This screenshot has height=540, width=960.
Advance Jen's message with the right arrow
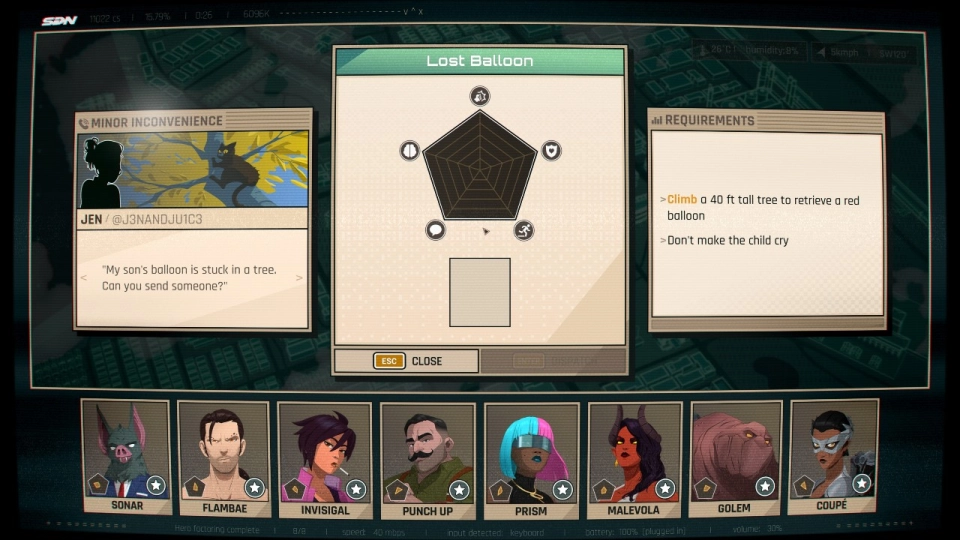point(300,278)
